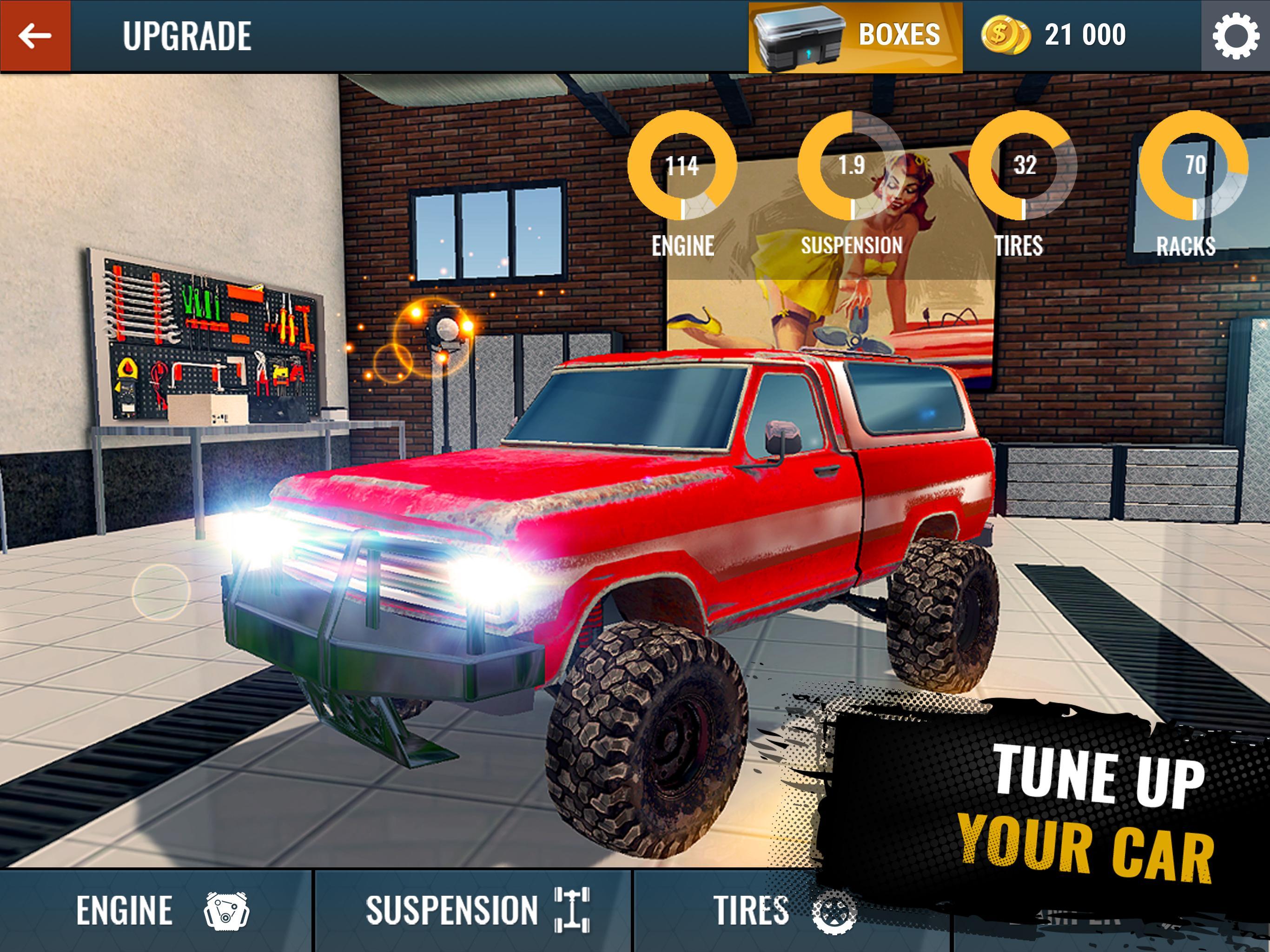This screenshot has height=952, width=1270.
Task: Choose the Tires upgrade tab
Action: coord(781,910)
